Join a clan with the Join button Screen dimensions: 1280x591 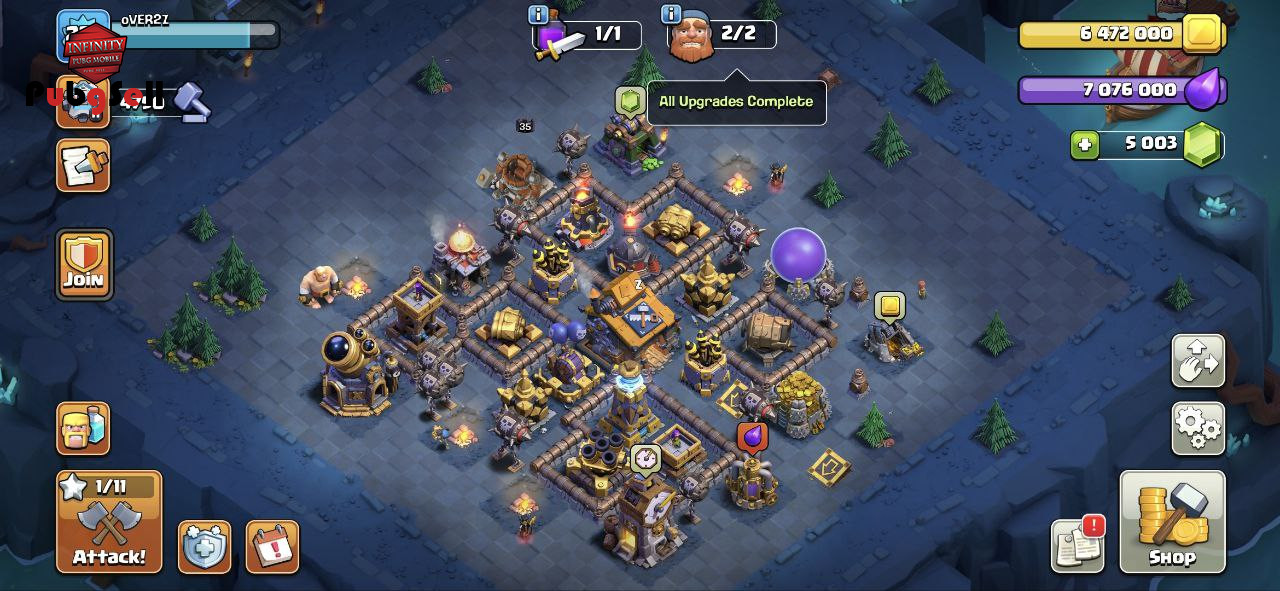click(84, 265)
